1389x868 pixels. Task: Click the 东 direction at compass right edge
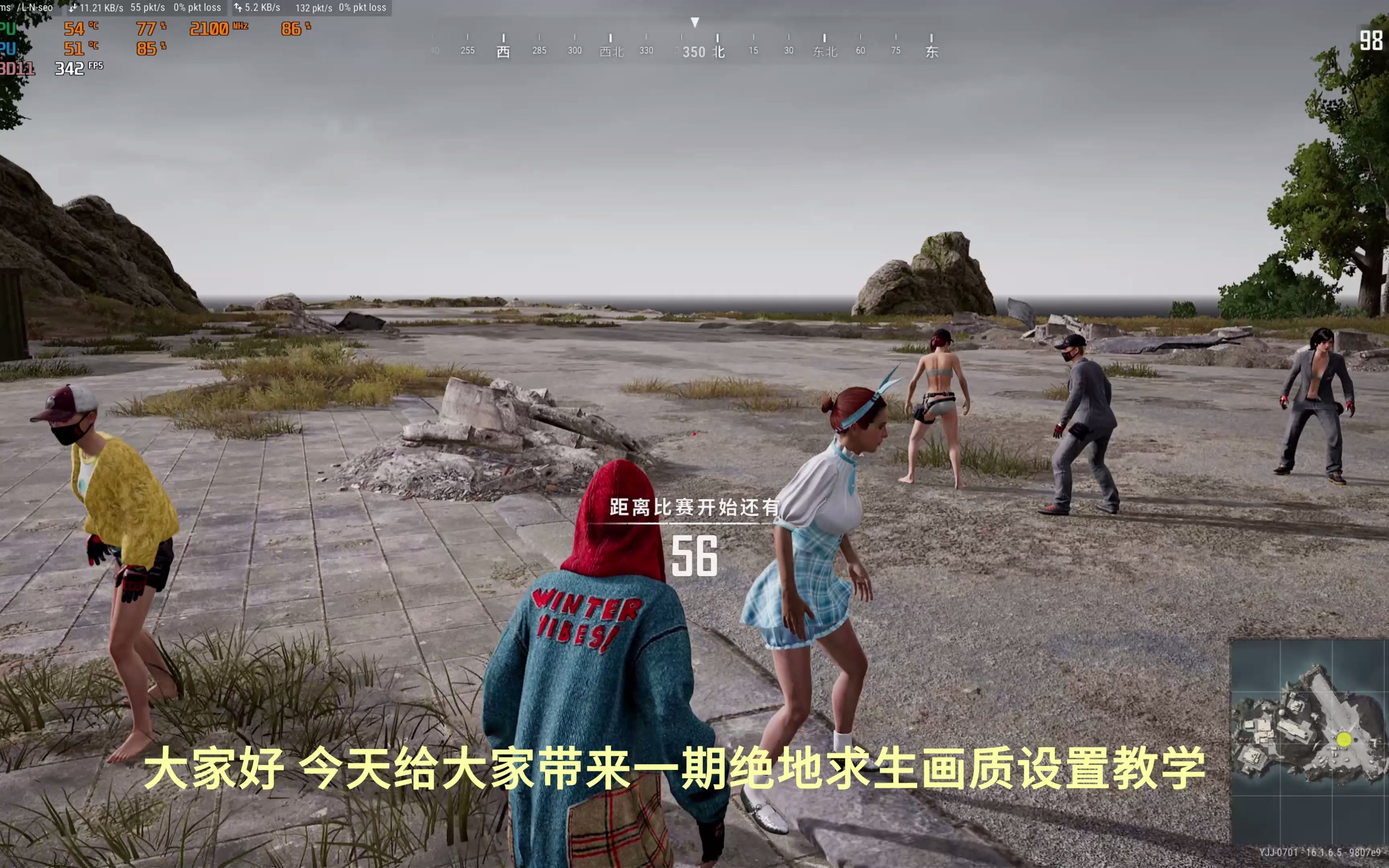tap(932, 51)
